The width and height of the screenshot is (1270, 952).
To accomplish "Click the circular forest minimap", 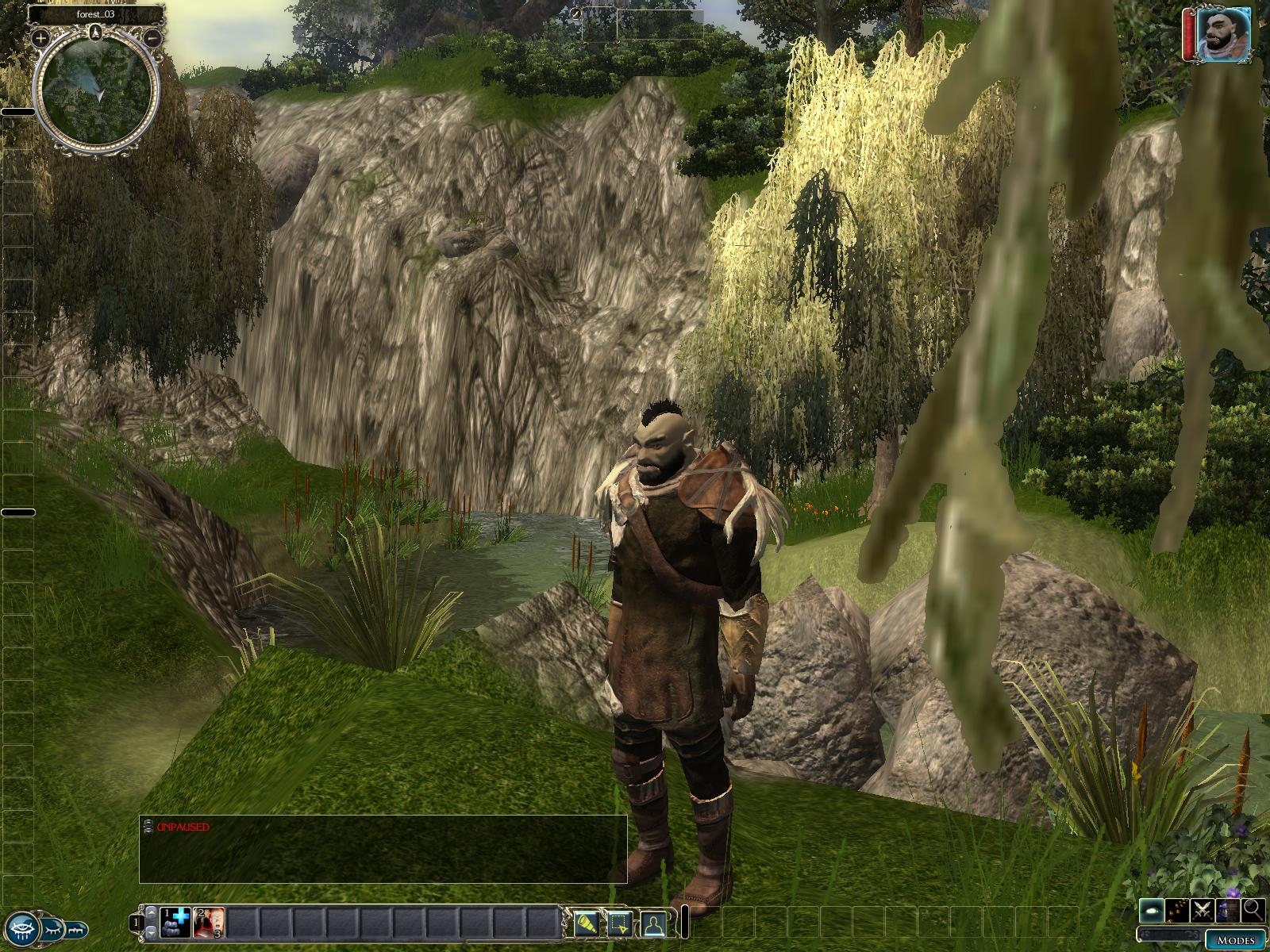I will point(98,90).
